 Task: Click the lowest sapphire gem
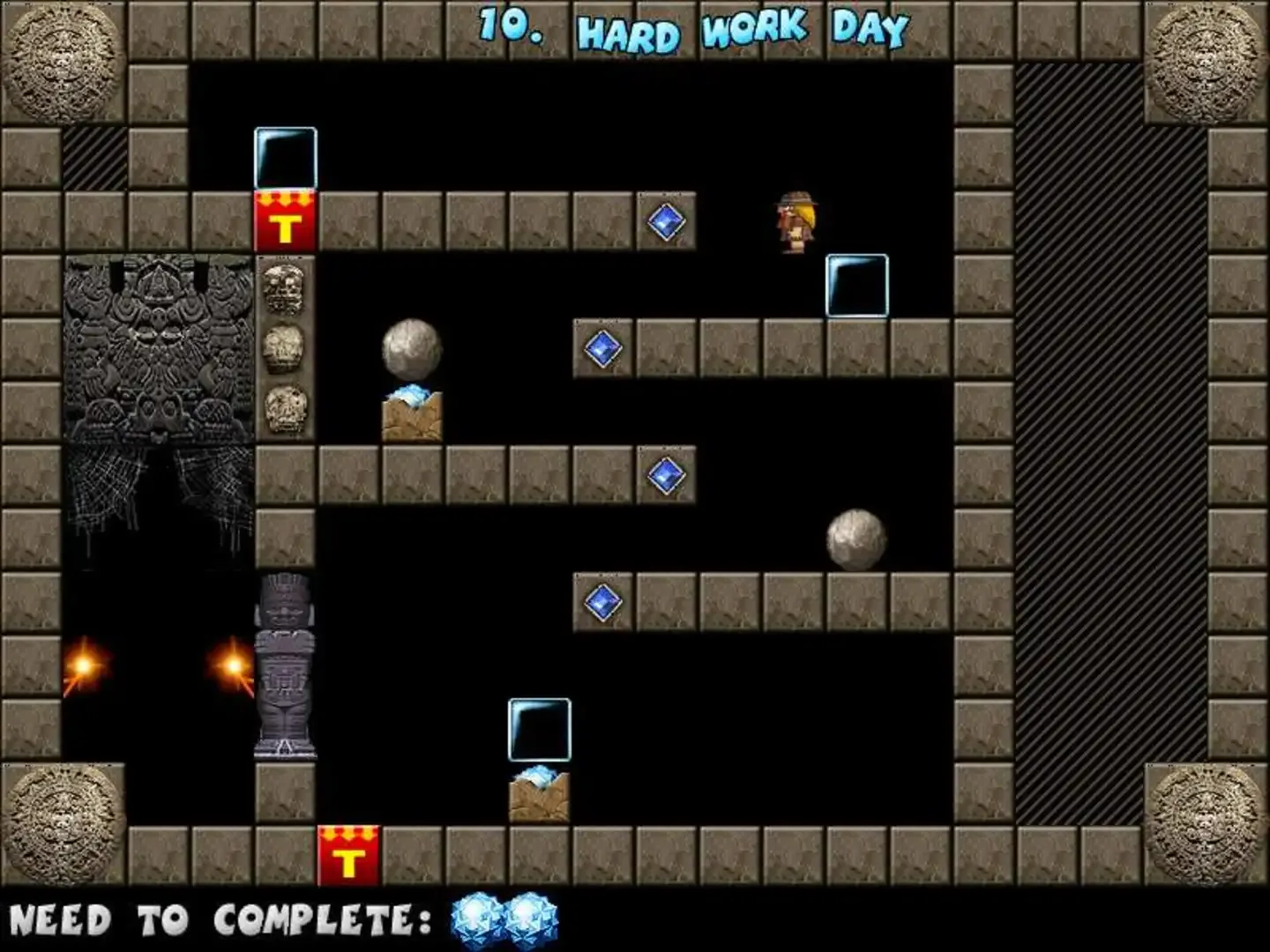(602, 601)
